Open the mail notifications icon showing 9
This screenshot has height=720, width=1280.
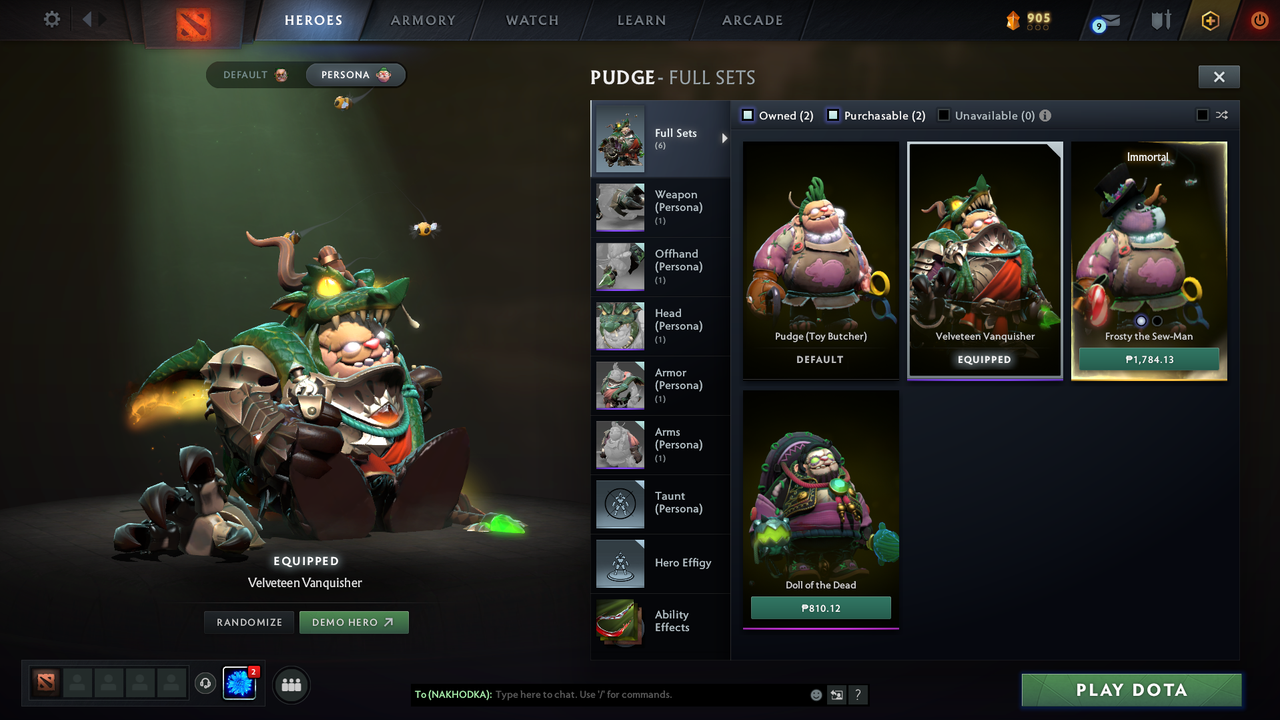(1104, 20)
